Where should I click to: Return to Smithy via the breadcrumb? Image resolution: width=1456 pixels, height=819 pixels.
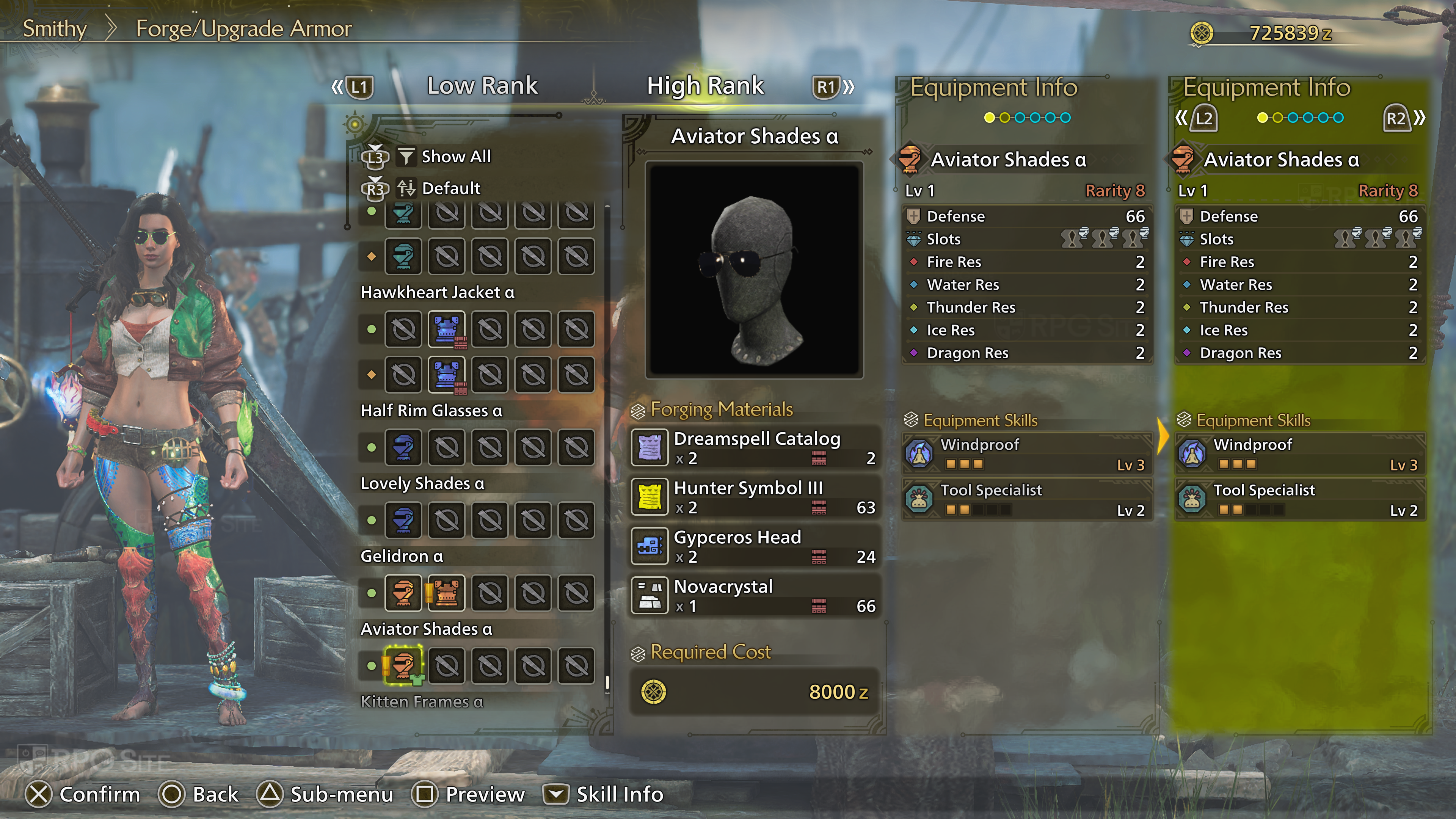[54, 28]
